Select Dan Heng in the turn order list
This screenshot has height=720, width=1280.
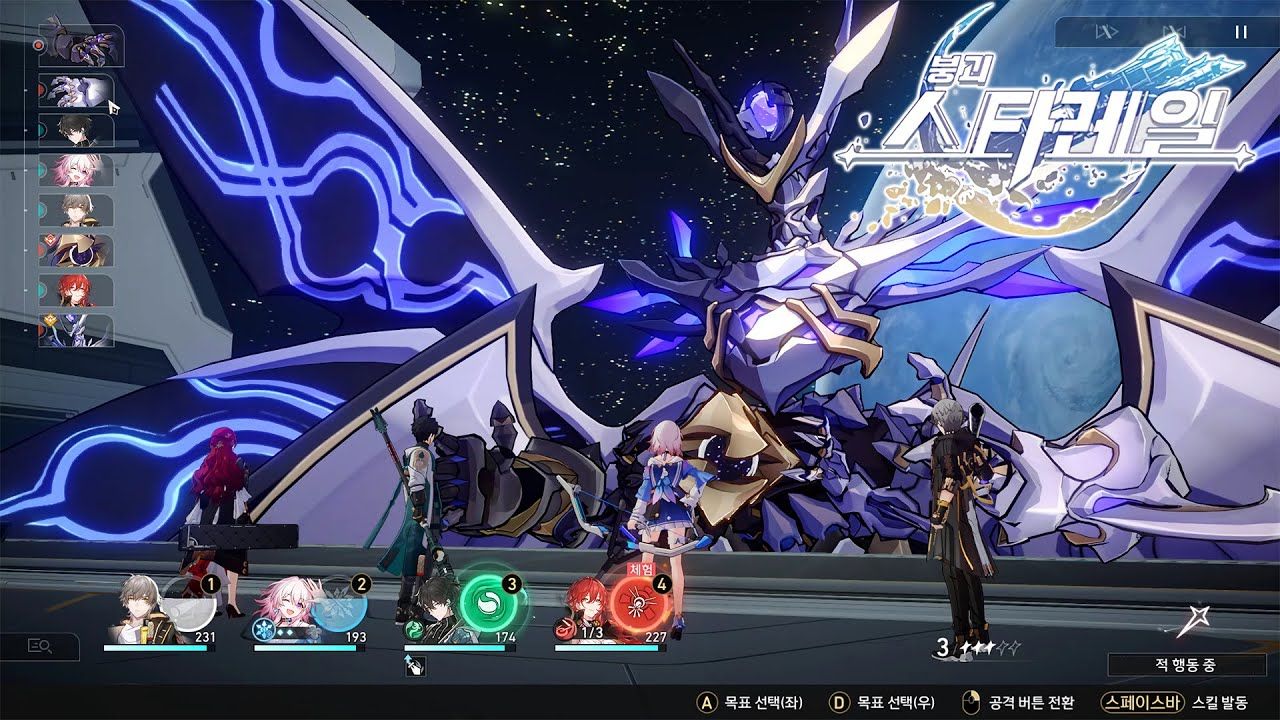[76, 131]
